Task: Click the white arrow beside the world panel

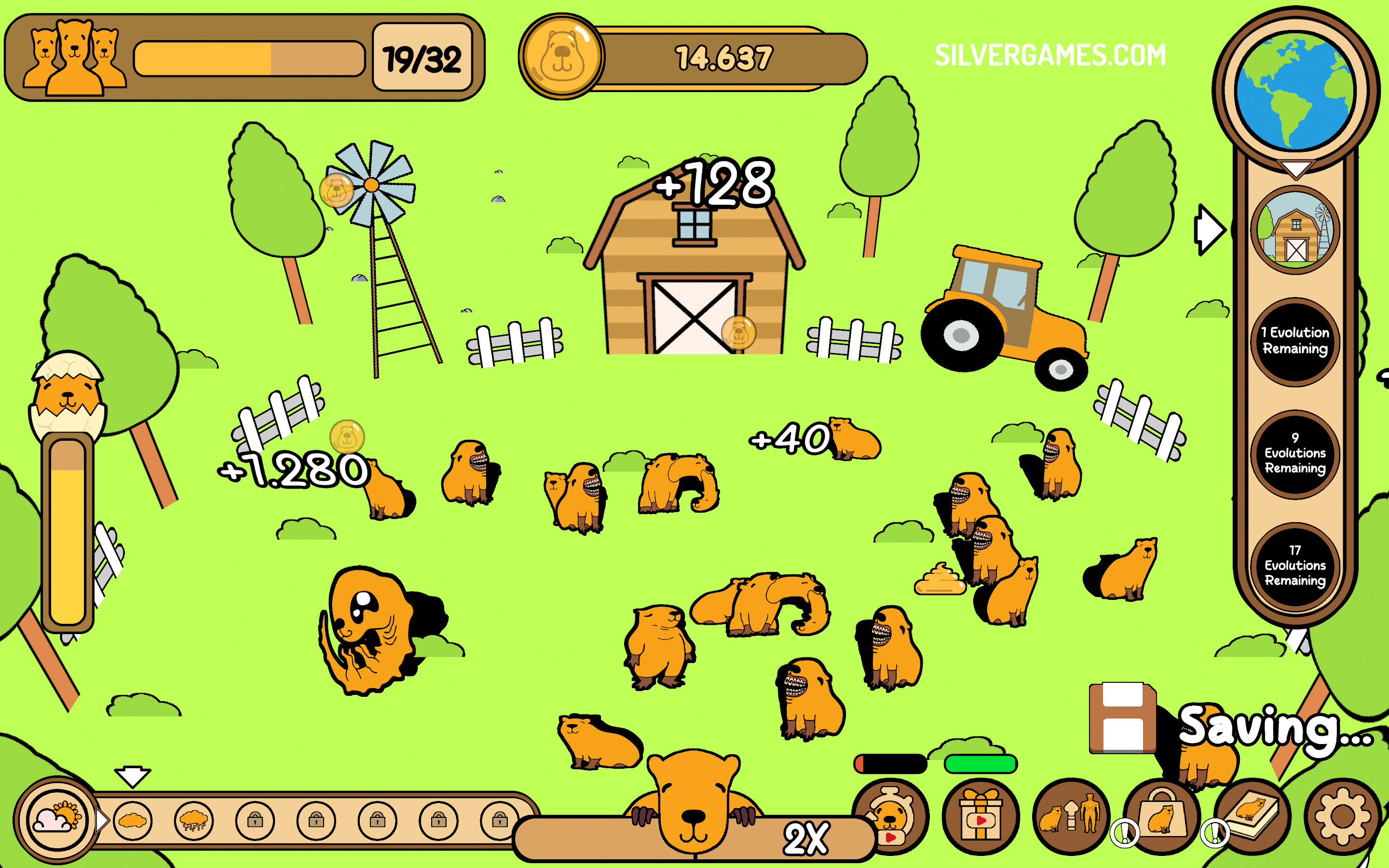Action: [x=1210, y=230]
